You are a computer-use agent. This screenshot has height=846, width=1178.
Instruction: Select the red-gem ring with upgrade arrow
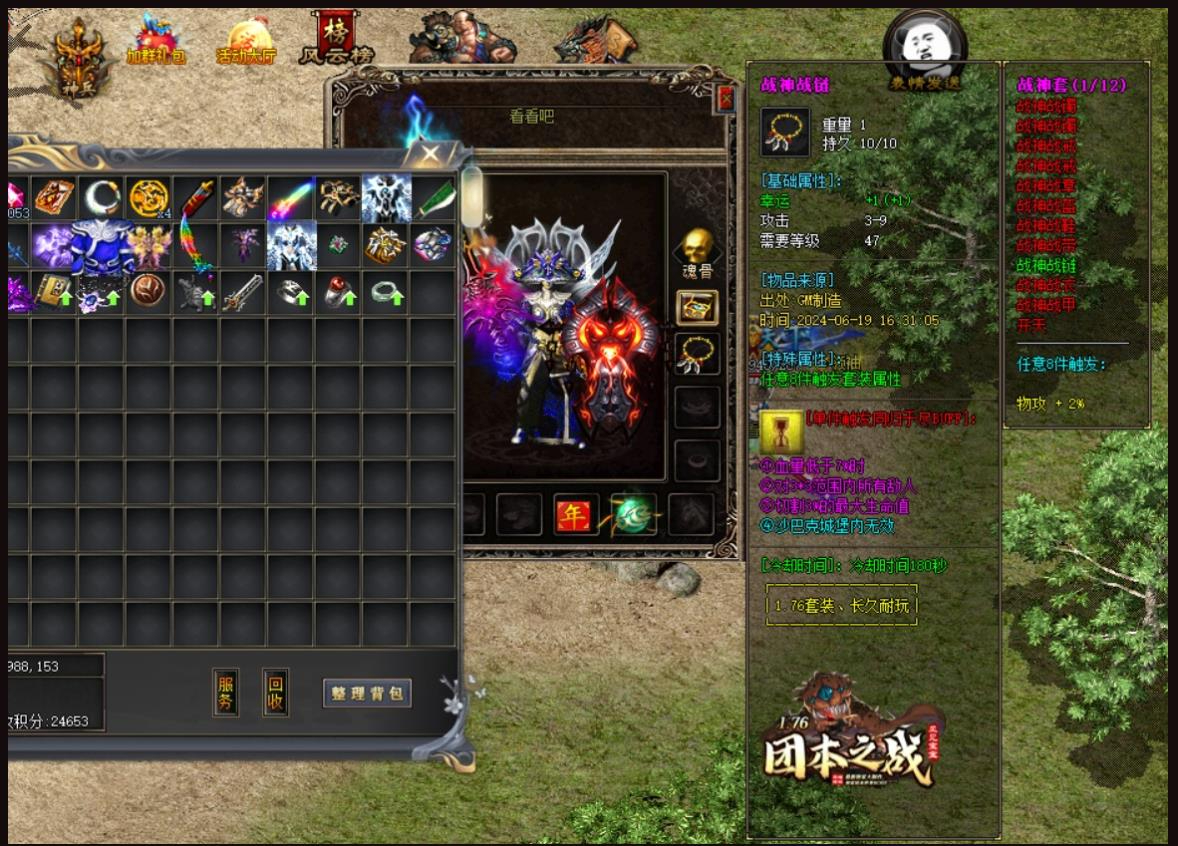tap(339, 292)
